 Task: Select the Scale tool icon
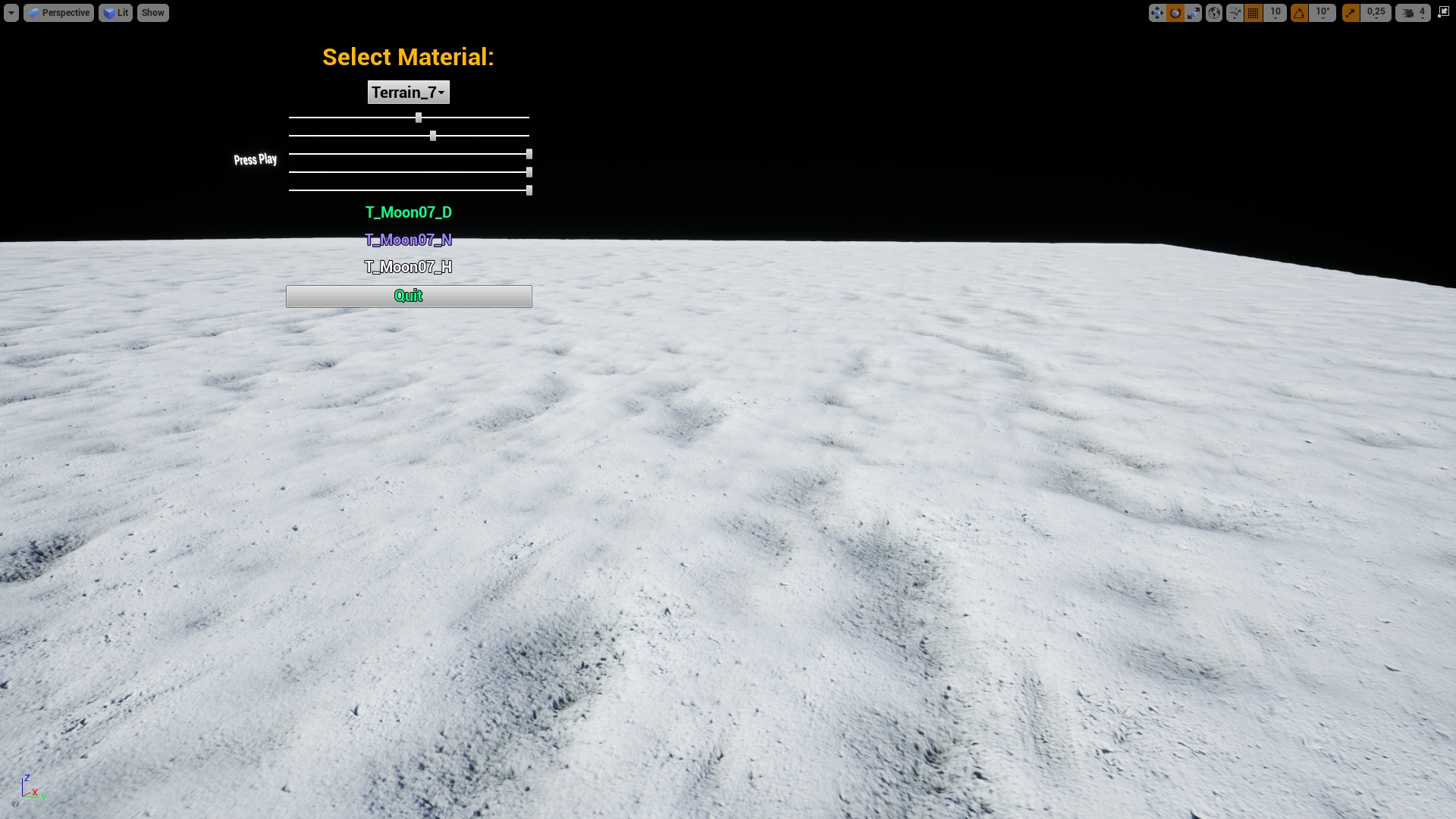[1193, 12]
